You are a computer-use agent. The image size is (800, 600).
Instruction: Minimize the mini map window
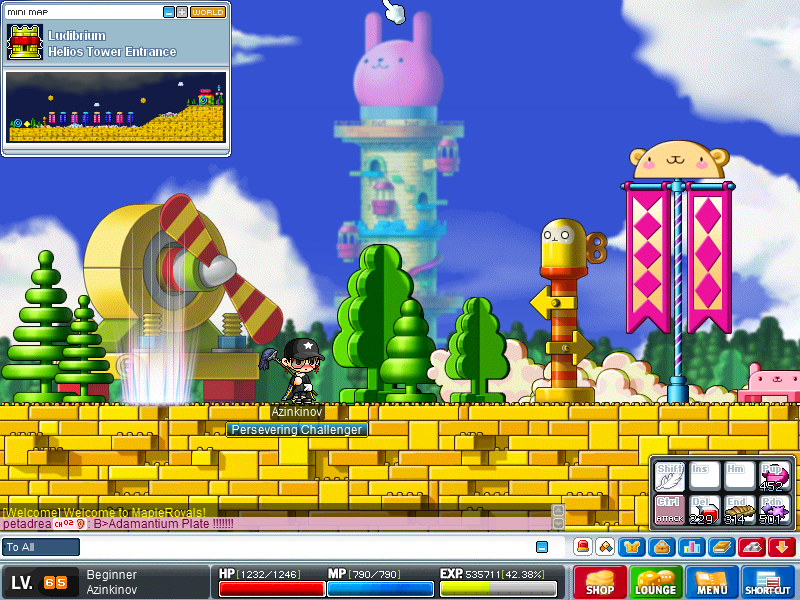(x=168, y=12)
